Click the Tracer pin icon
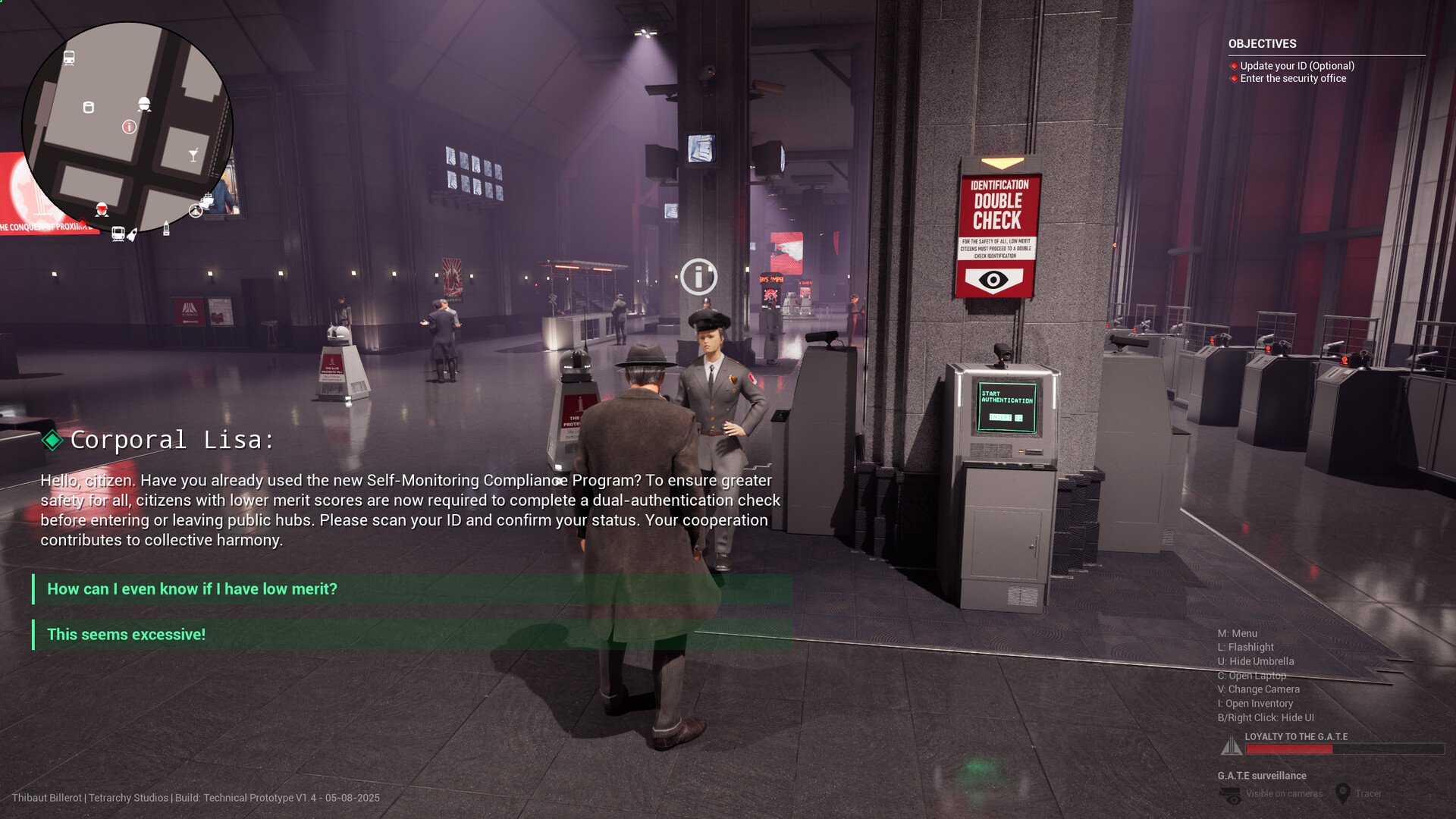The width and height of the screenshot is (1456, 819). (1342, 793)
